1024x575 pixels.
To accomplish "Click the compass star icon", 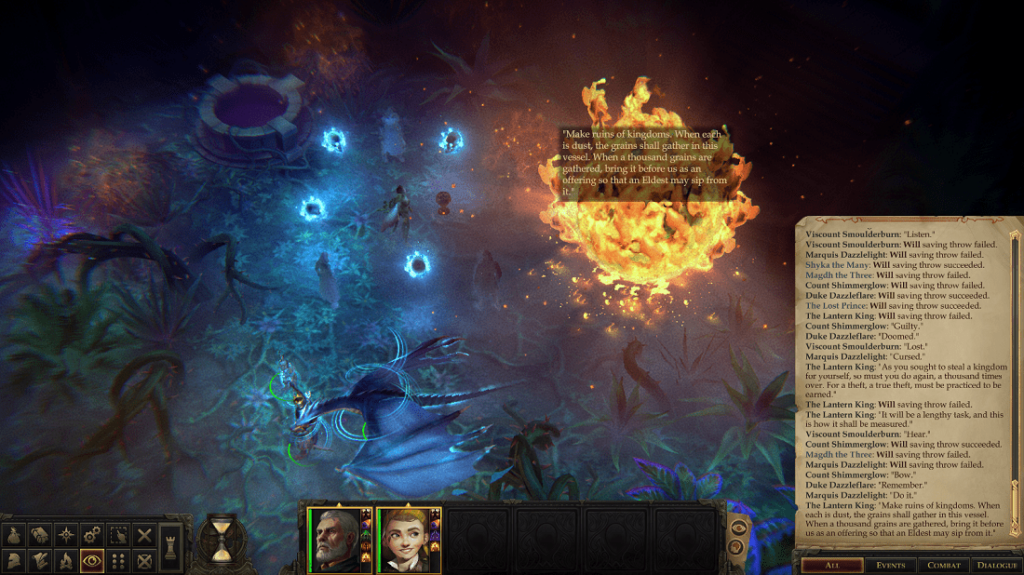I will (66, 535).
